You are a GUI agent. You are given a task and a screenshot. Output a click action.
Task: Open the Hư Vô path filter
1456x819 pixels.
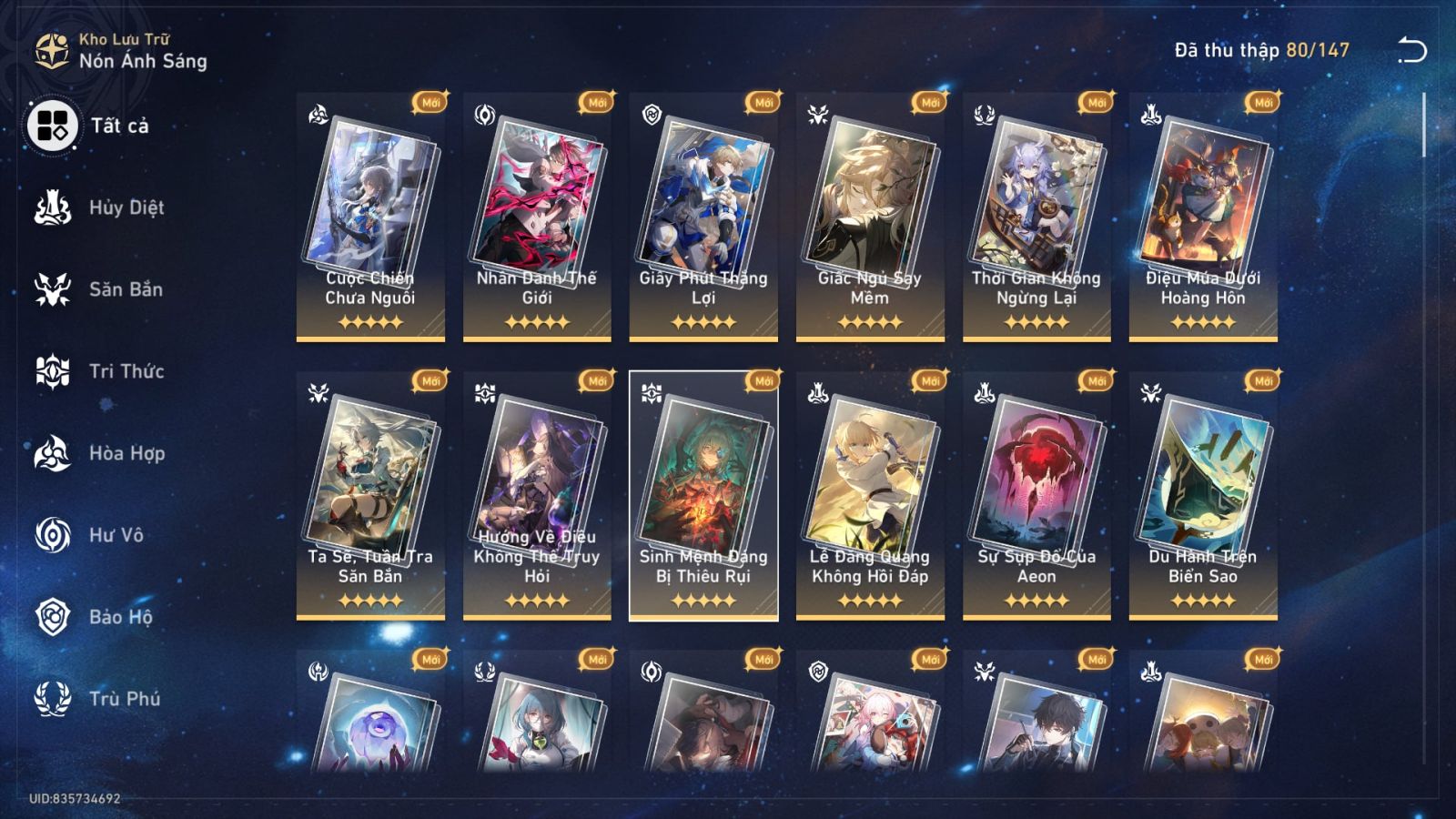point(55,535)
